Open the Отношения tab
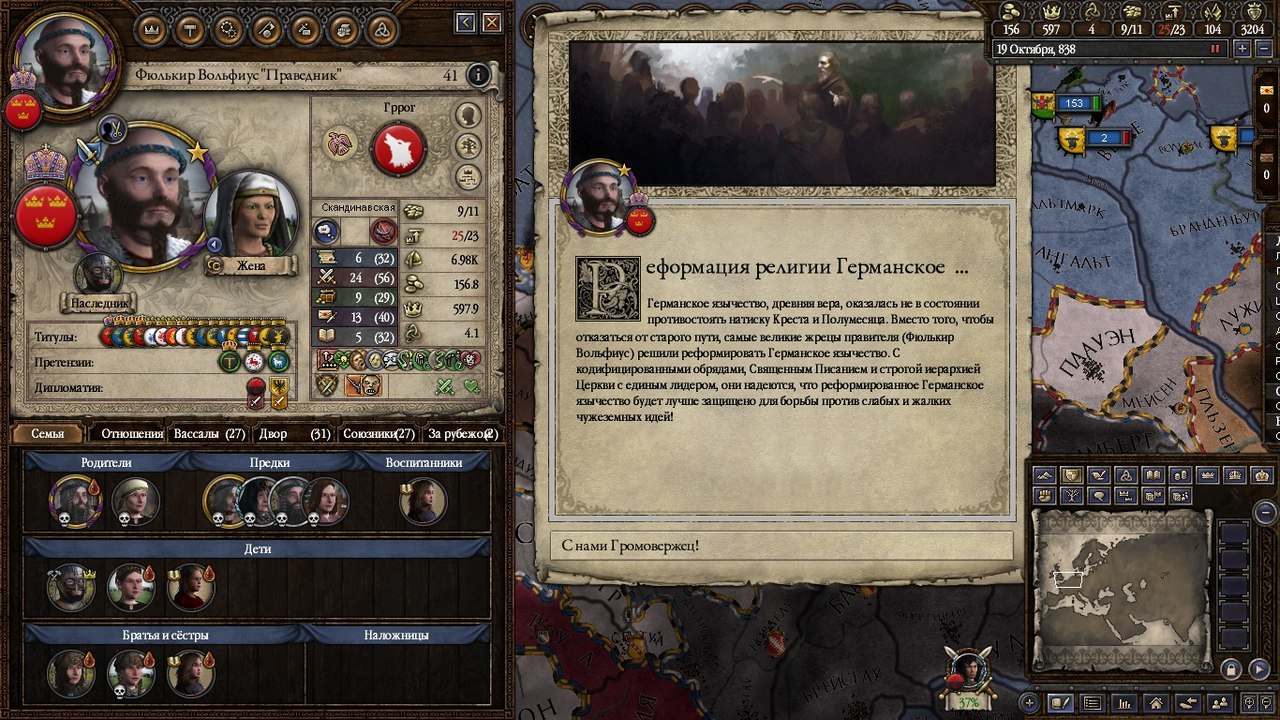 [x=132, y=434]
